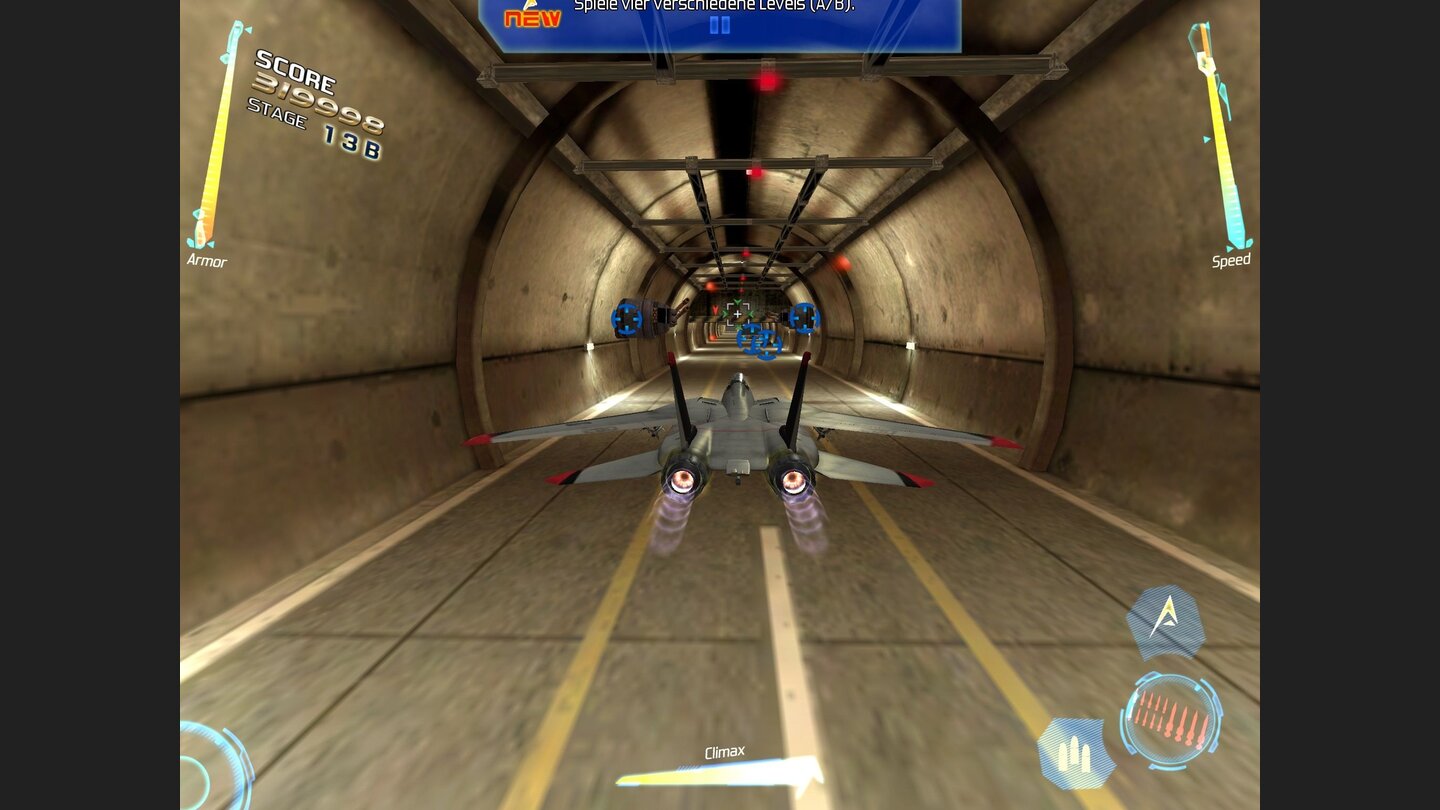This screenshot has height=810, width=1440.
Task: Select the blue lock-on reticle left of jet
Action: point(625,319)
